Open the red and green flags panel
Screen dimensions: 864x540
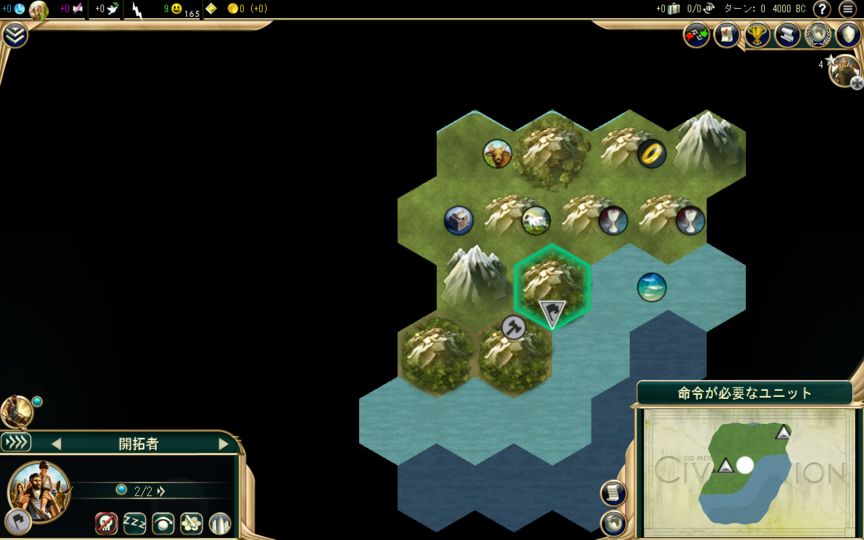[696, 35]
